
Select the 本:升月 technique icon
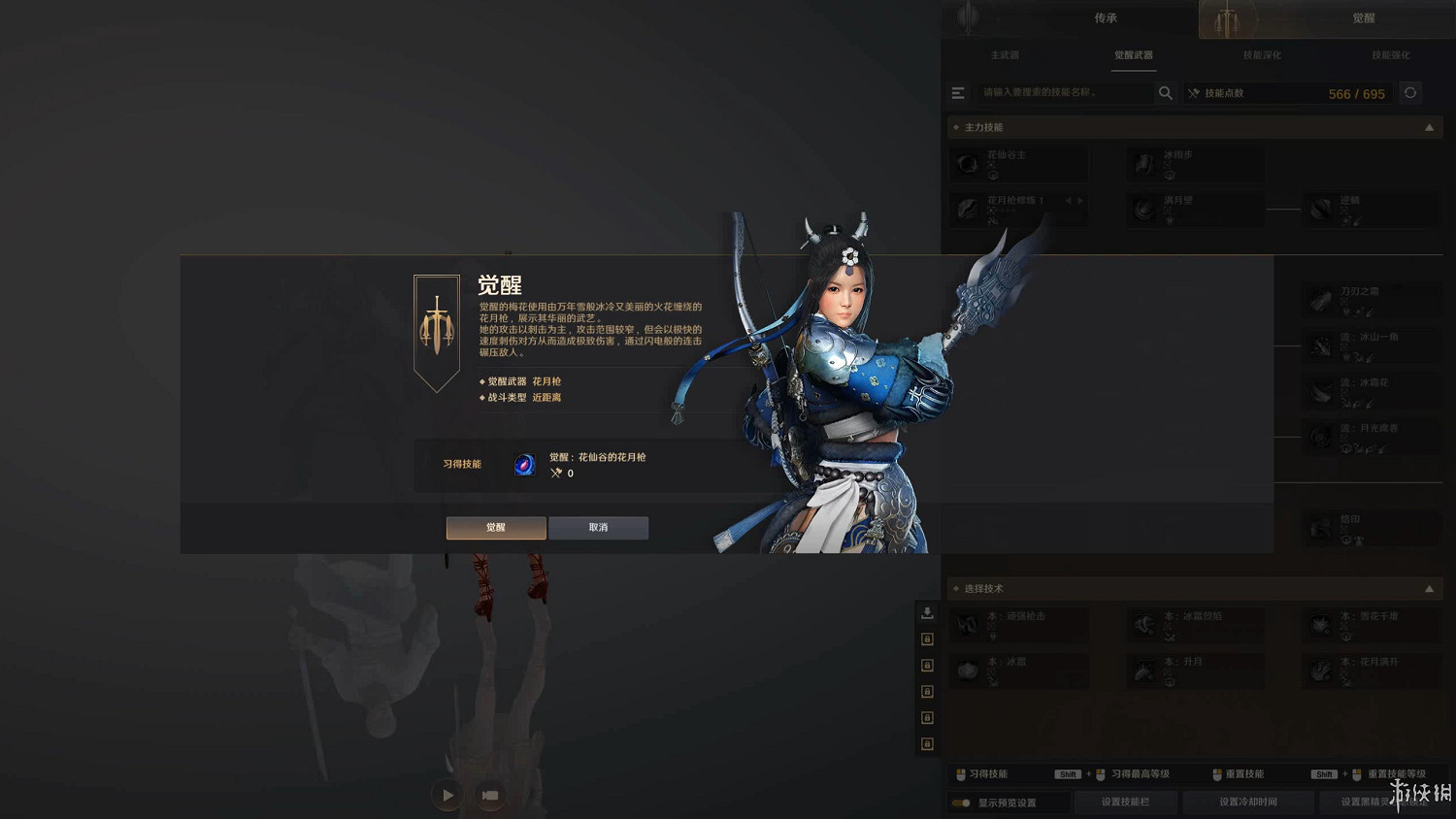(x=1142, y=669)
